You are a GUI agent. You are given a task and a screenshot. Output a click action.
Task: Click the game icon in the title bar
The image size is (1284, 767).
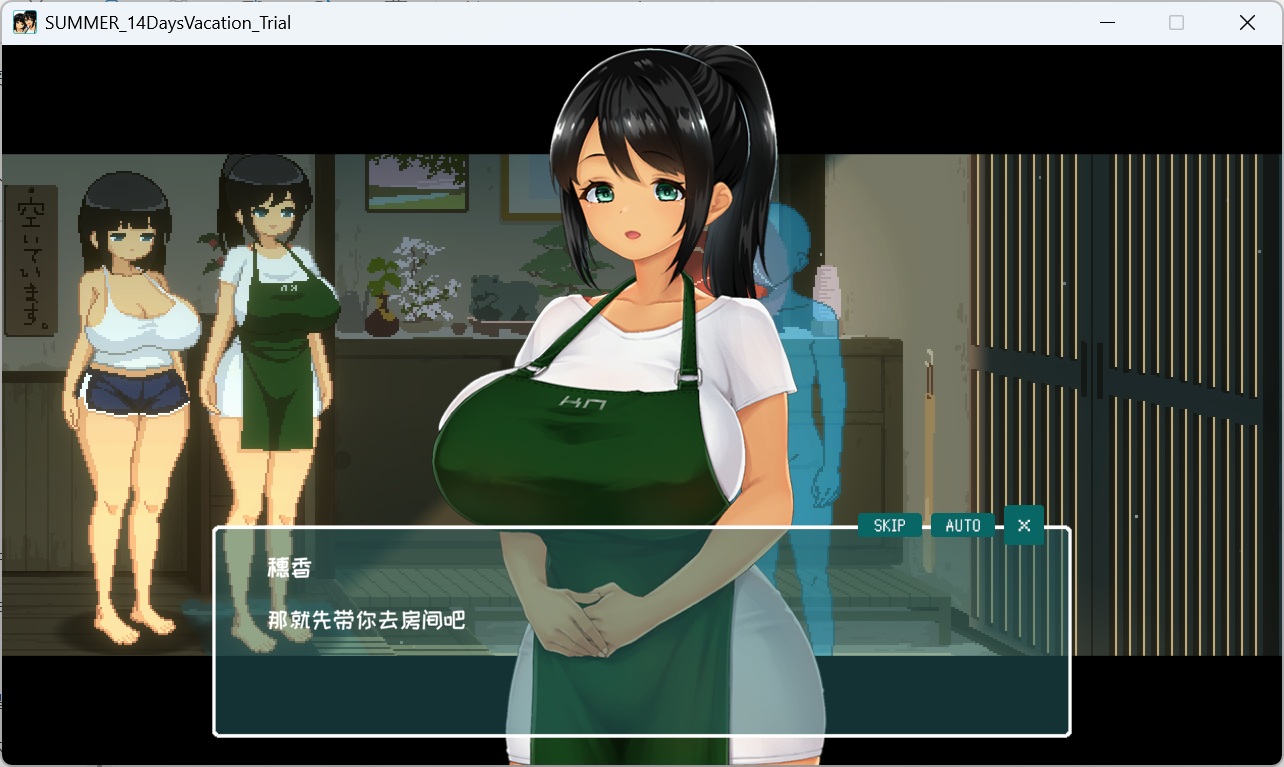tap(25, 22)
